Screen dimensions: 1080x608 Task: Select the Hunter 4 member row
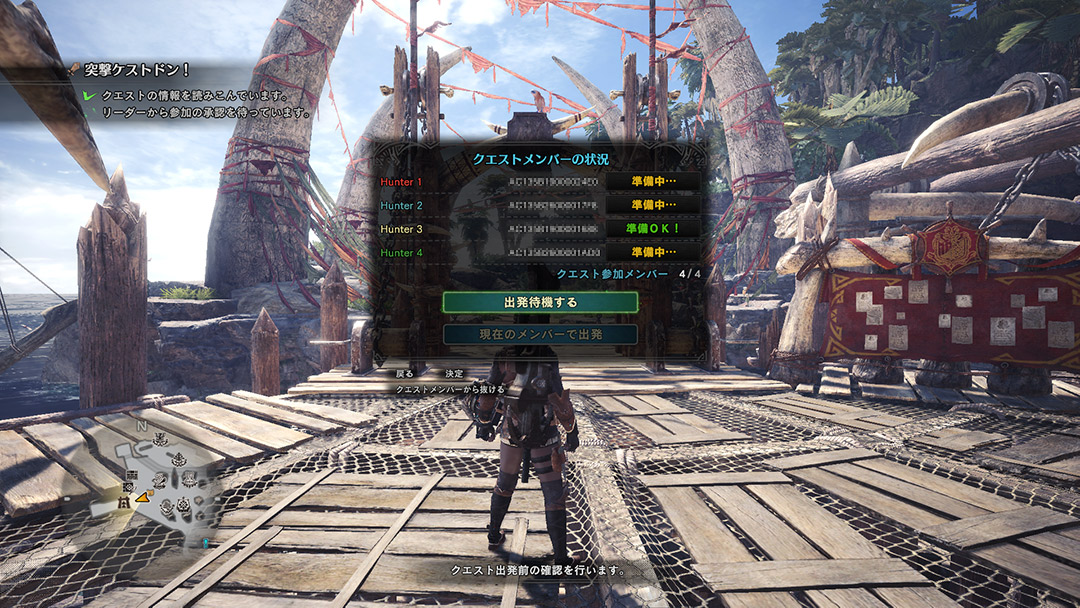click(538, 252)
